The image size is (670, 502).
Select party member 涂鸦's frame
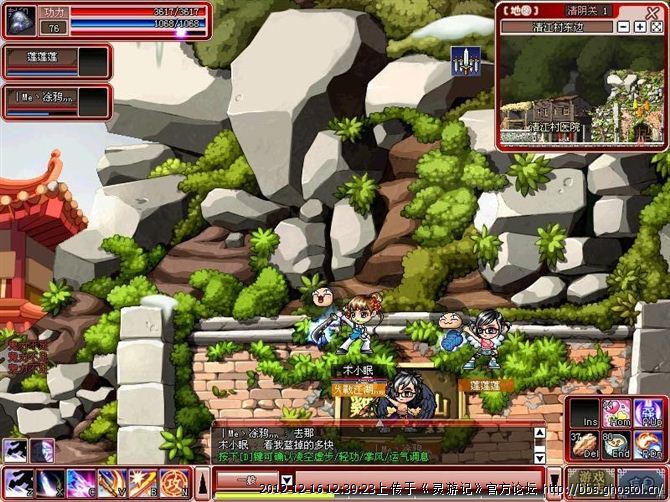click(55, 101)
